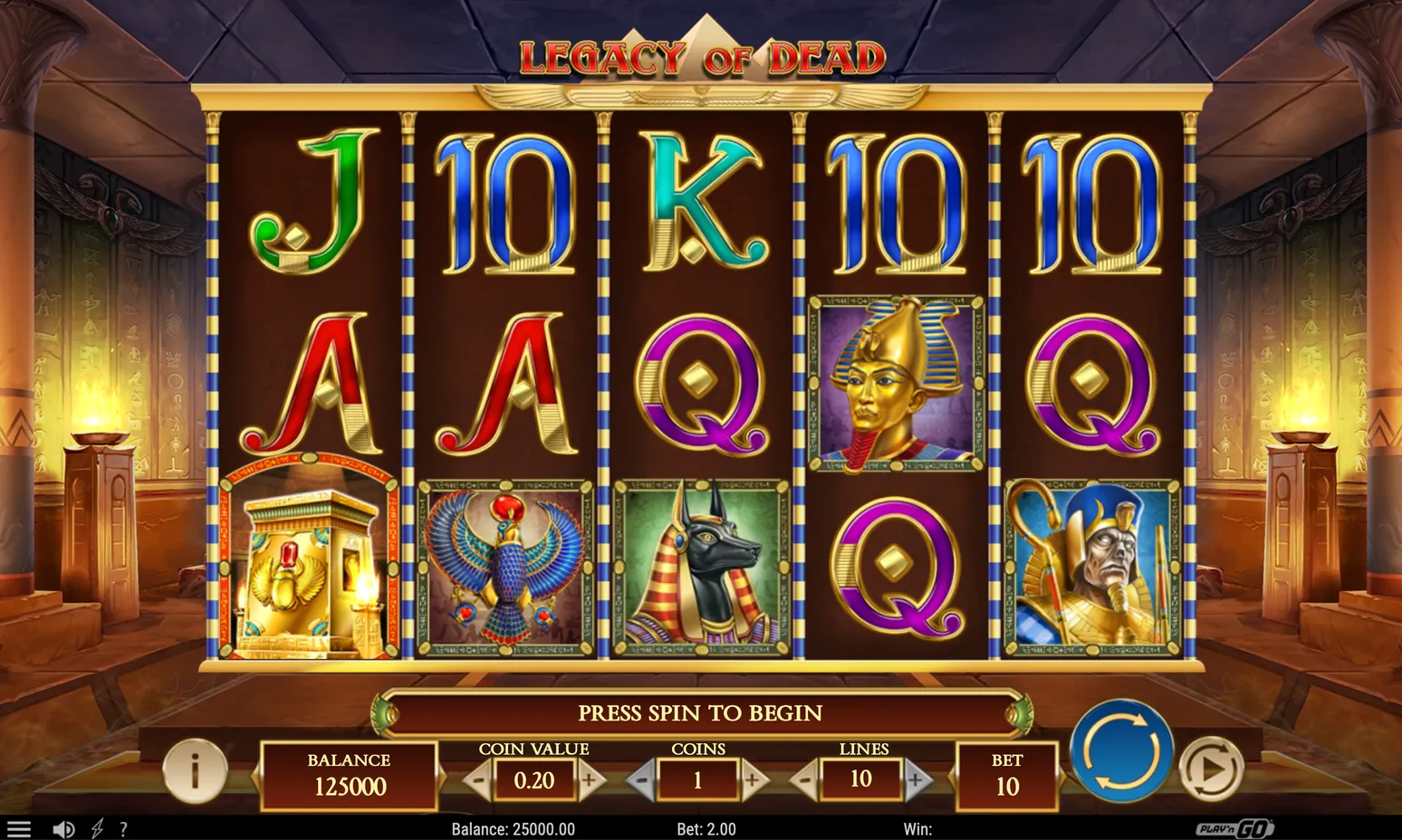Image resolution: width=1402 pixels, height=840 pixels.
Task: Open help with the question mark
Action: pyautogui.click(x=123, y=829)
